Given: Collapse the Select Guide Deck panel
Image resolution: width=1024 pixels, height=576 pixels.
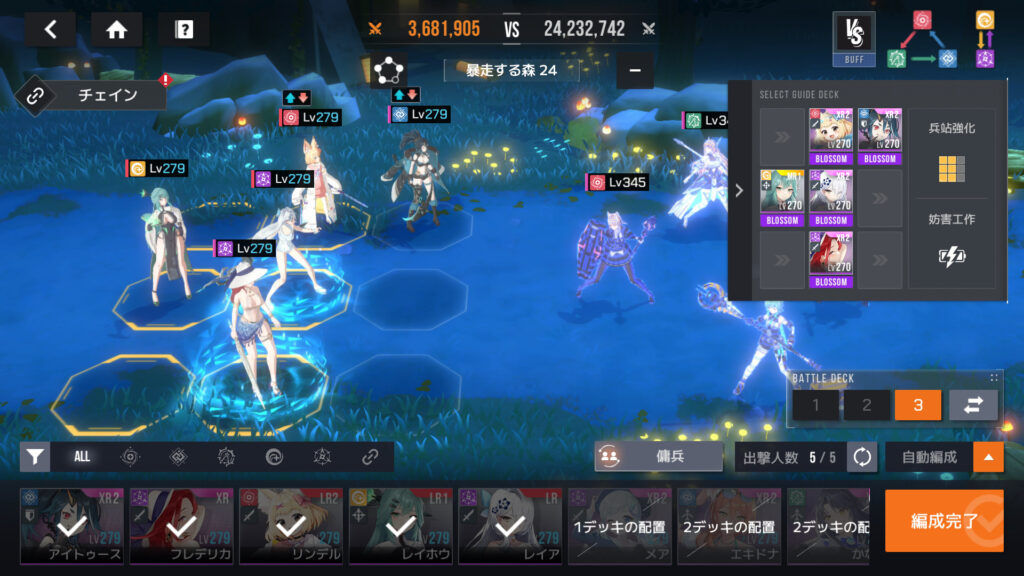Looking at the screenshot, I should [739, 190].
